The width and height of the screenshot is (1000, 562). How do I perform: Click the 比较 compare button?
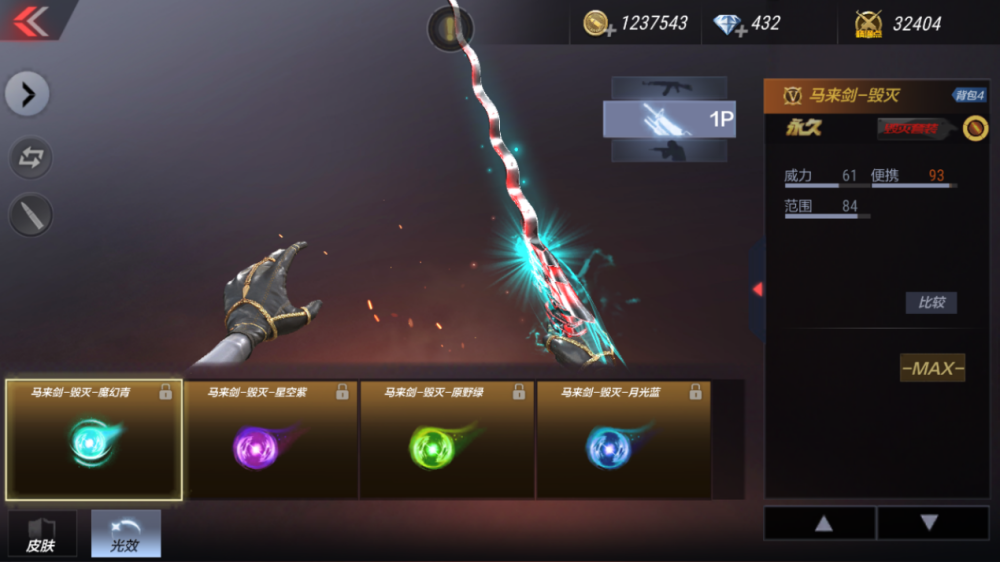(931, 302)
